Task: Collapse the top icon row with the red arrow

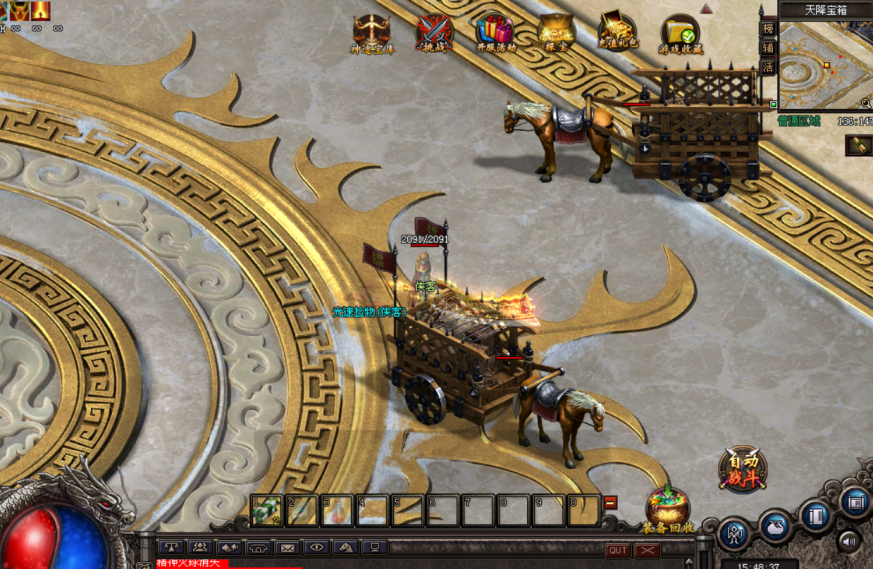Action: 707,8
